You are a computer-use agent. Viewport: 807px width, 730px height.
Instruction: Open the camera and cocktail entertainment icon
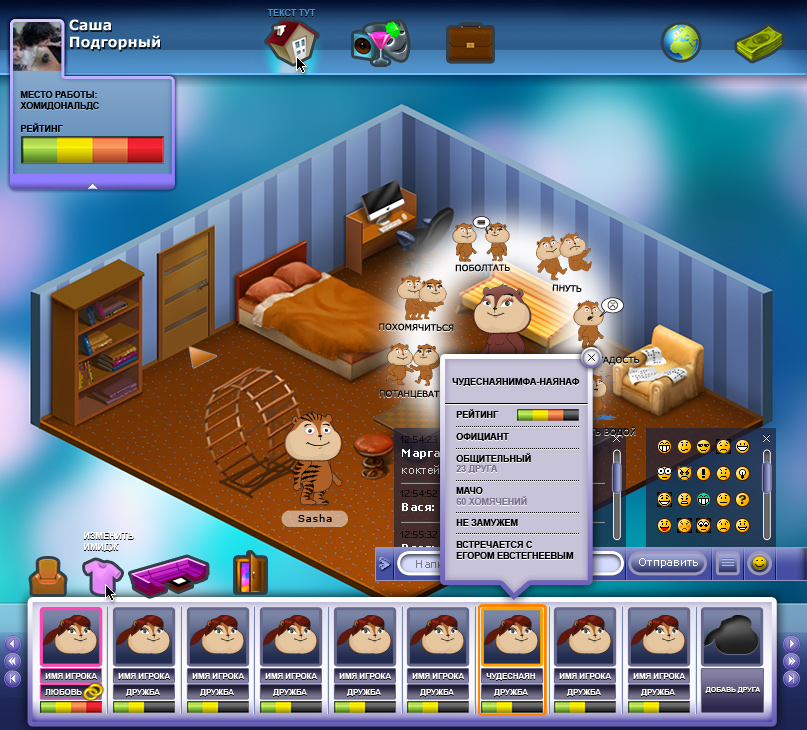[379, 44]
